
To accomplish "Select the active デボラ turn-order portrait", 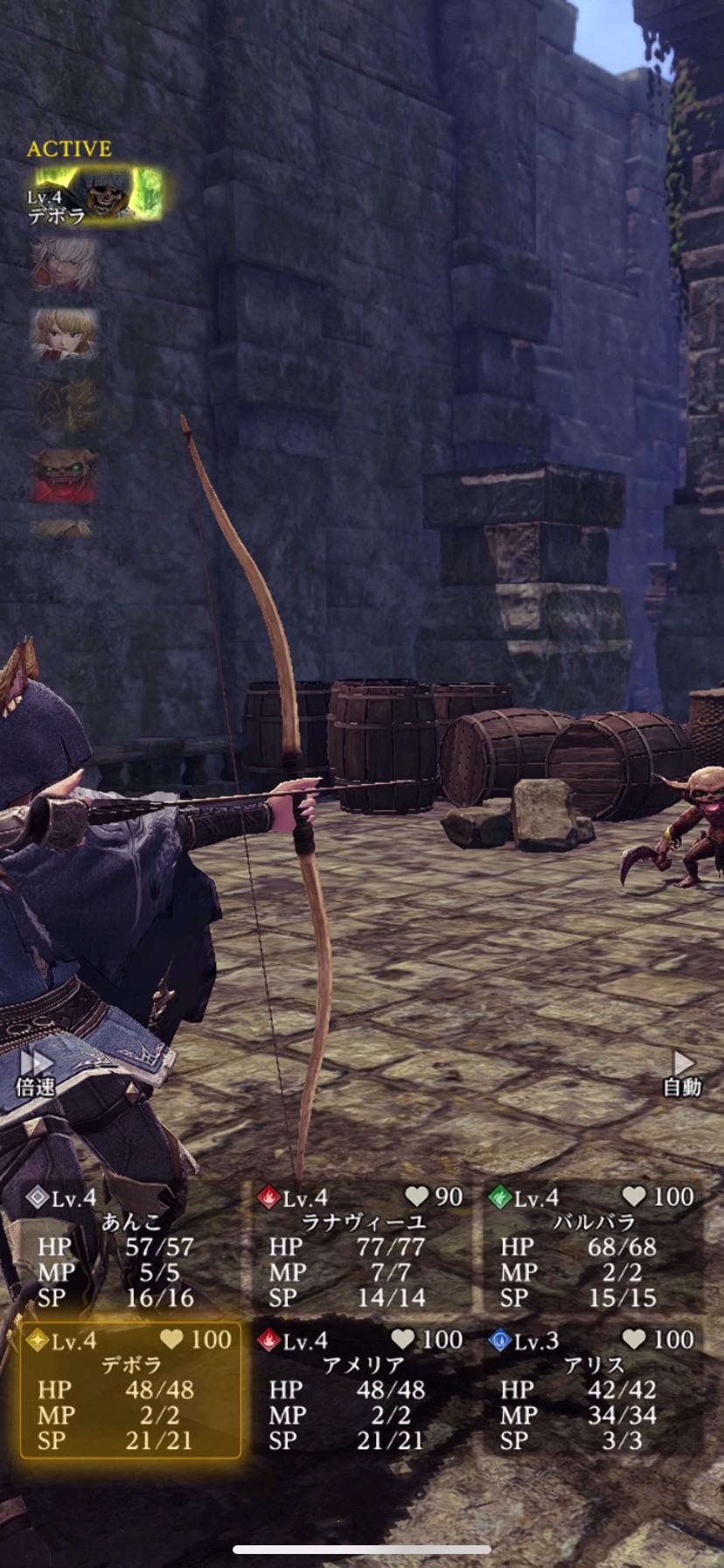I will 94,196.
